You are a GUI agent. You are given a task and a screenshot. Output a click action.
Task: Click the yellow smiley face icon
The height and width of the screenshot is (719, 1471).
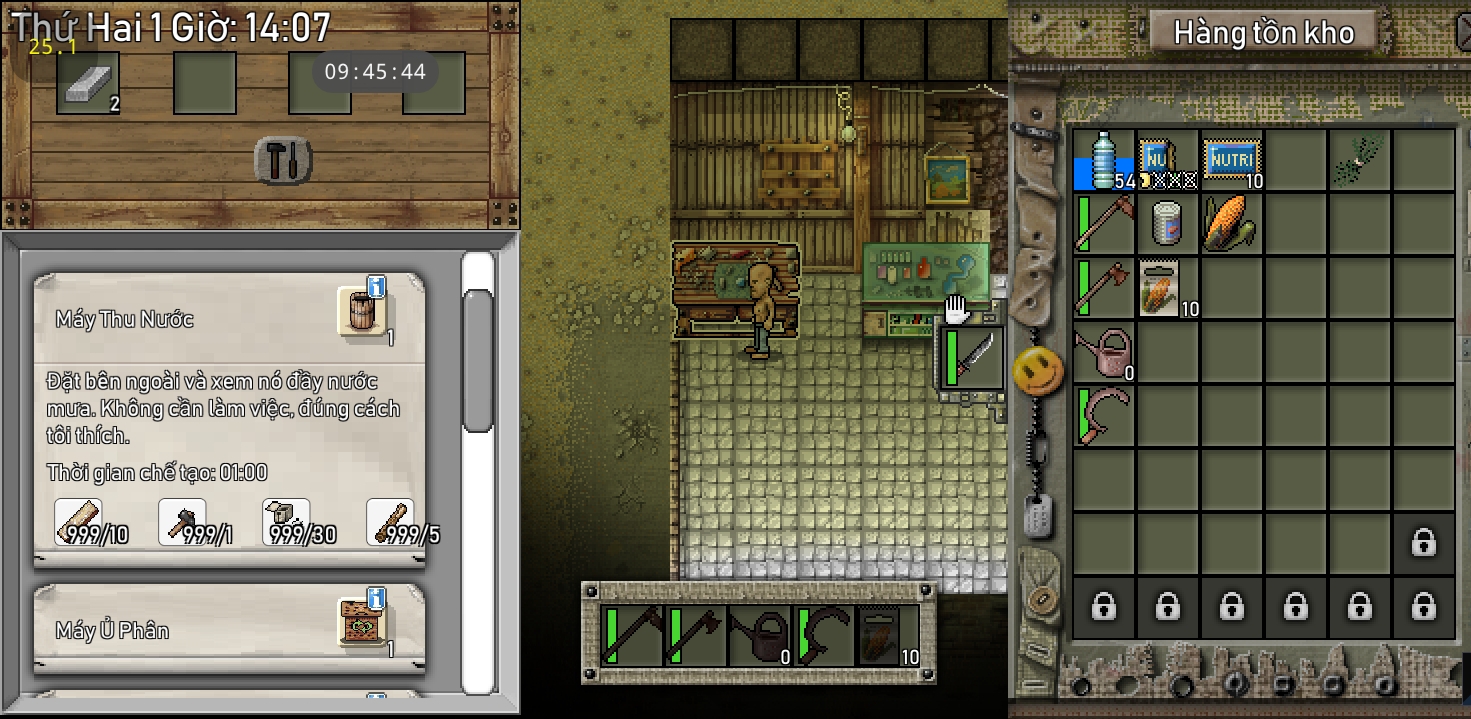[x=1037, y=372]
